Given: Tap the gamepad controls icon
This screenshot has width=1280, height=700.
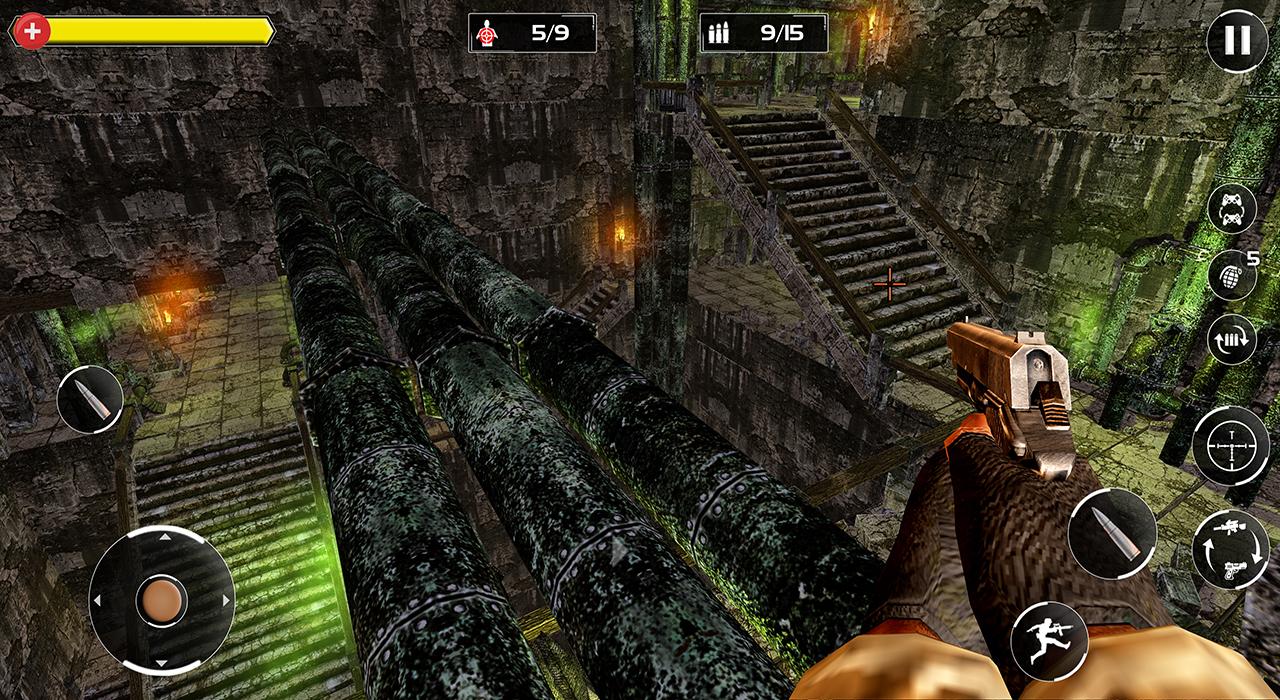Looking at the screenshot, I should click(x=1231, y=210).
